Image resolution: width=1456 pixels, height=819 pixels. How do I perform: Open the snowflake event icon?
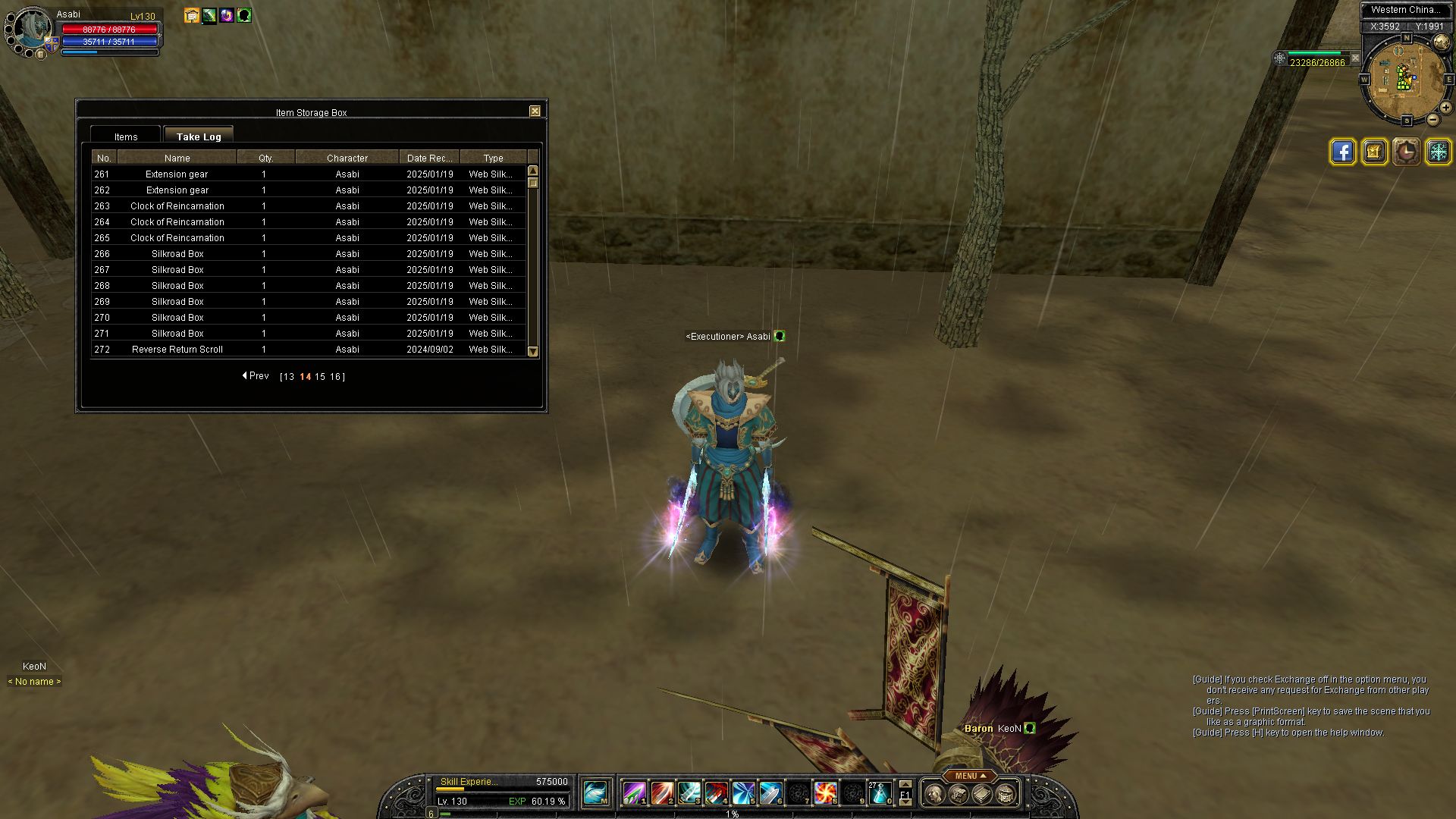coord(1438,152)
